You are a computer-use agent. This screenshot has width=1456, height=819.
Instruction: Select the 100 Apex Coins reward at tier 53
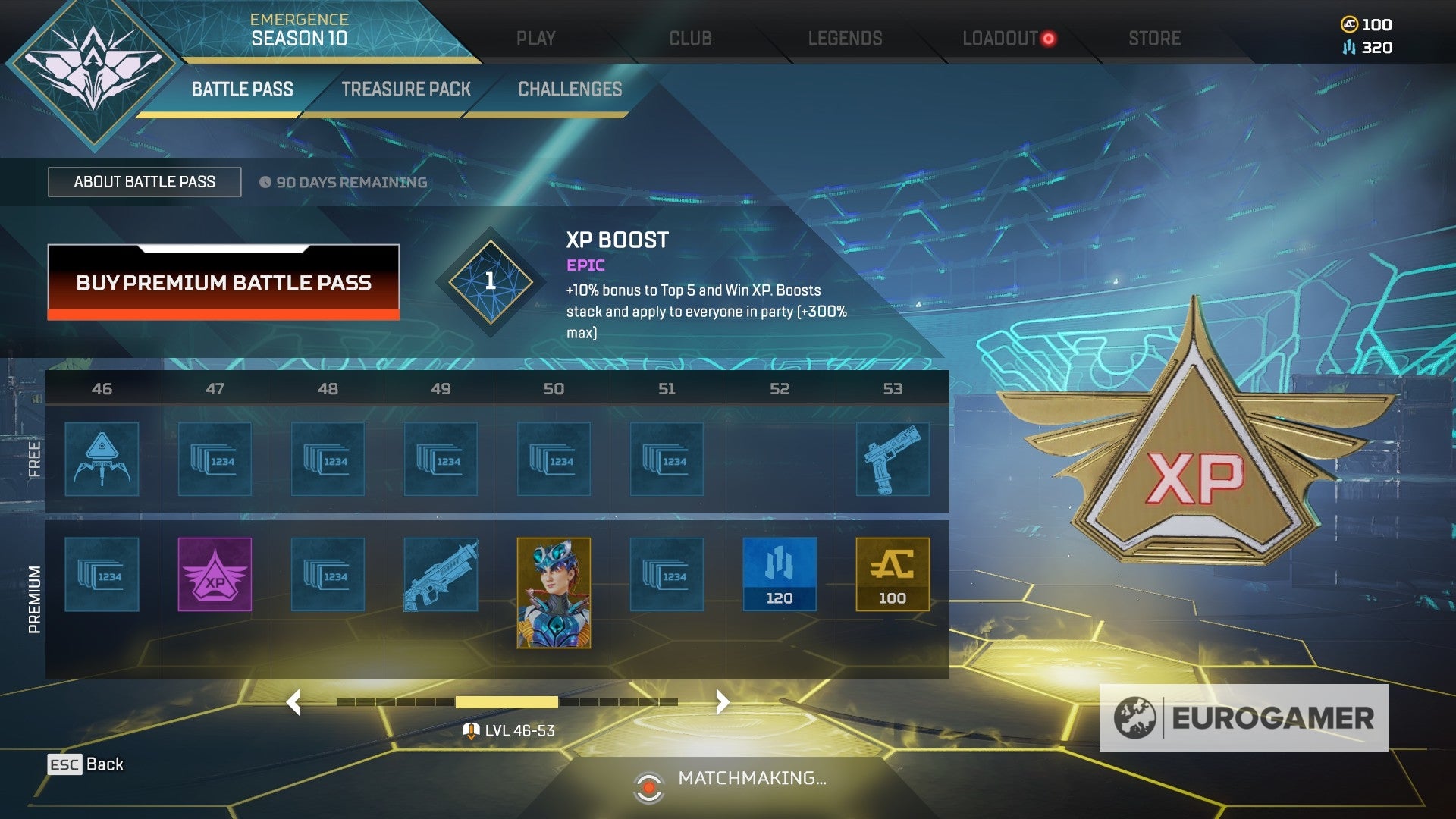(892, 575)
